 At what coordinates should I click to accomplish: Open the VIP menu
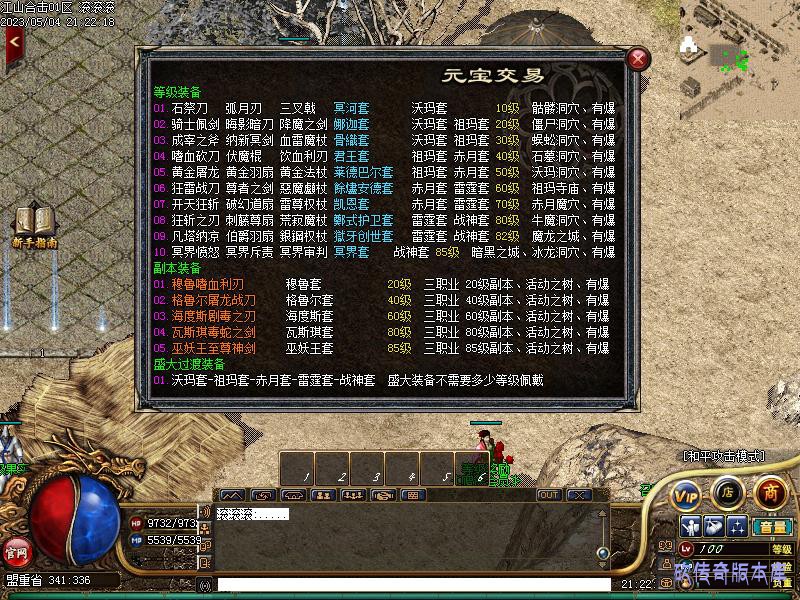pos(686,494)
